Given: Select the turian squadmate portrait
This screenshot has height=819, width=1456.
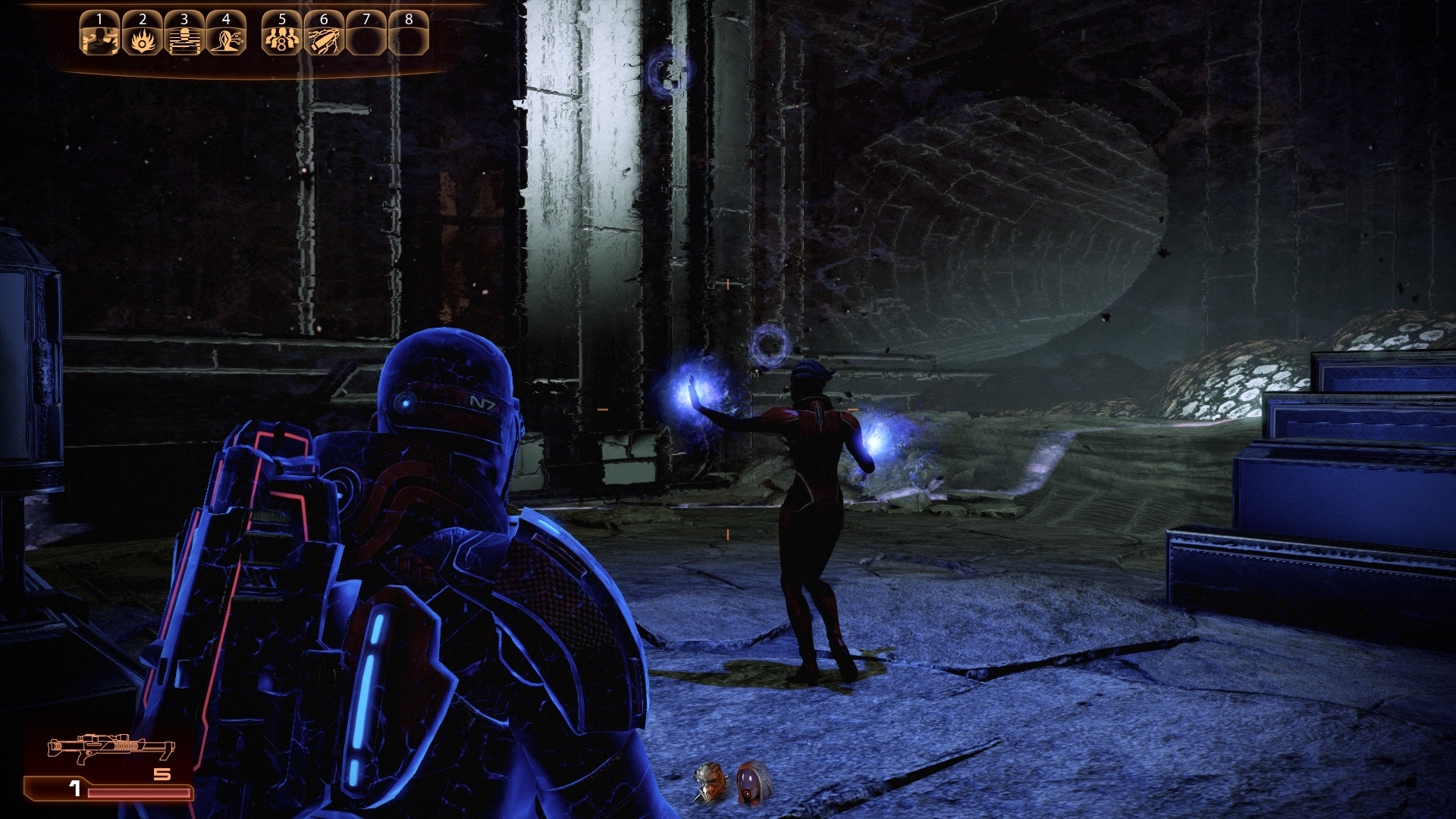Looking at the screenshot, I should [x=711, y=783].
